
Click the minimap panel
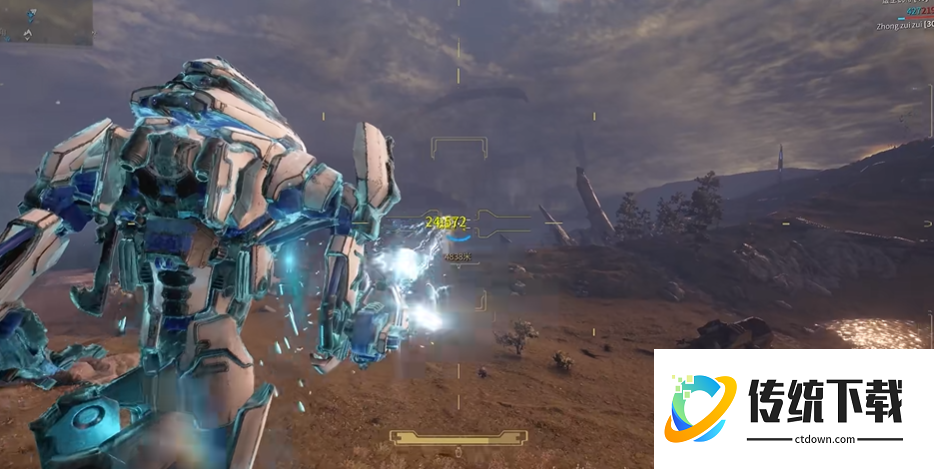pyautogui.click(x=47, y=22)
